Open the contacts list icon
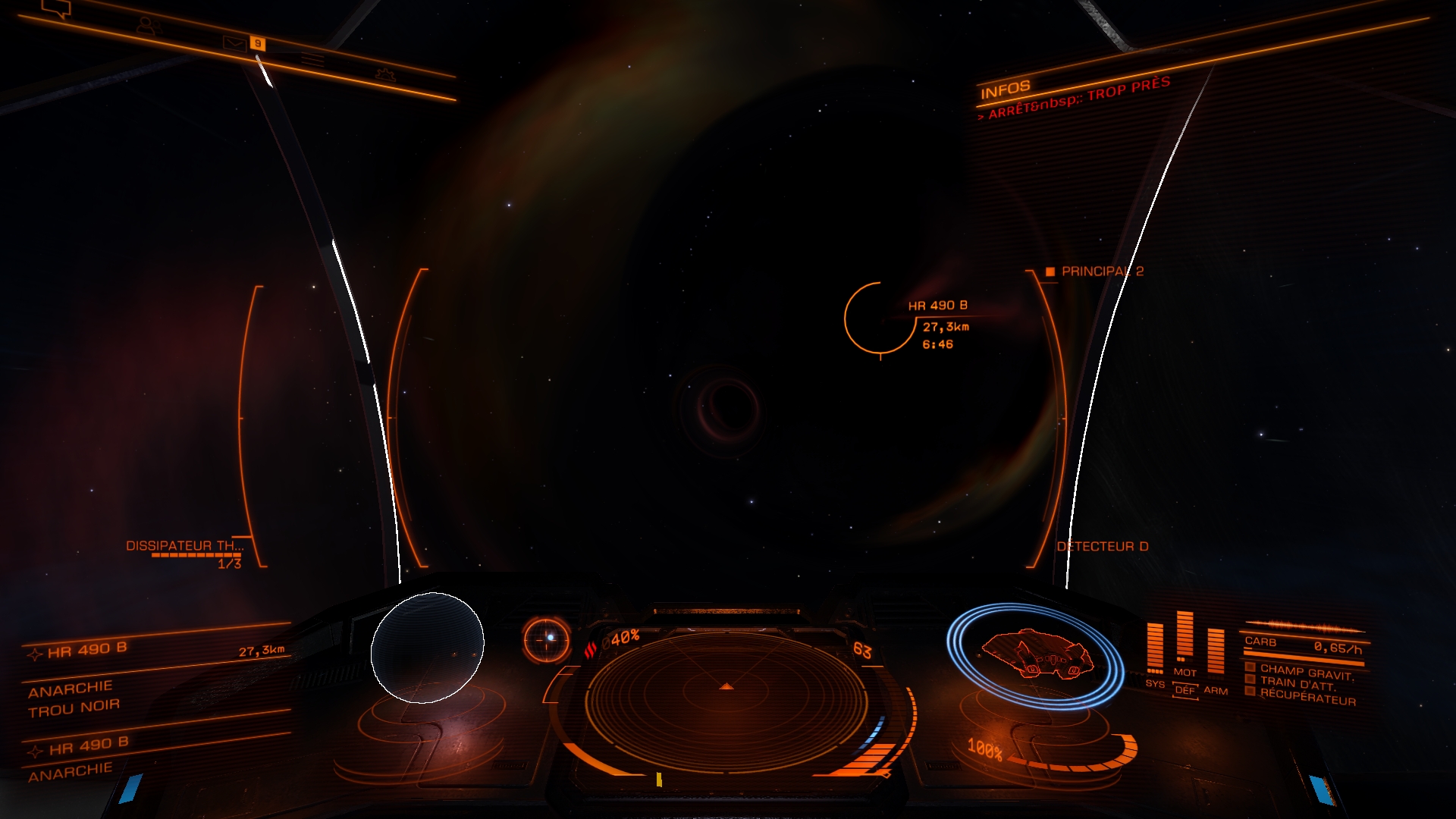The height and width of the screenshot is (819, 1456). (148, 27)
